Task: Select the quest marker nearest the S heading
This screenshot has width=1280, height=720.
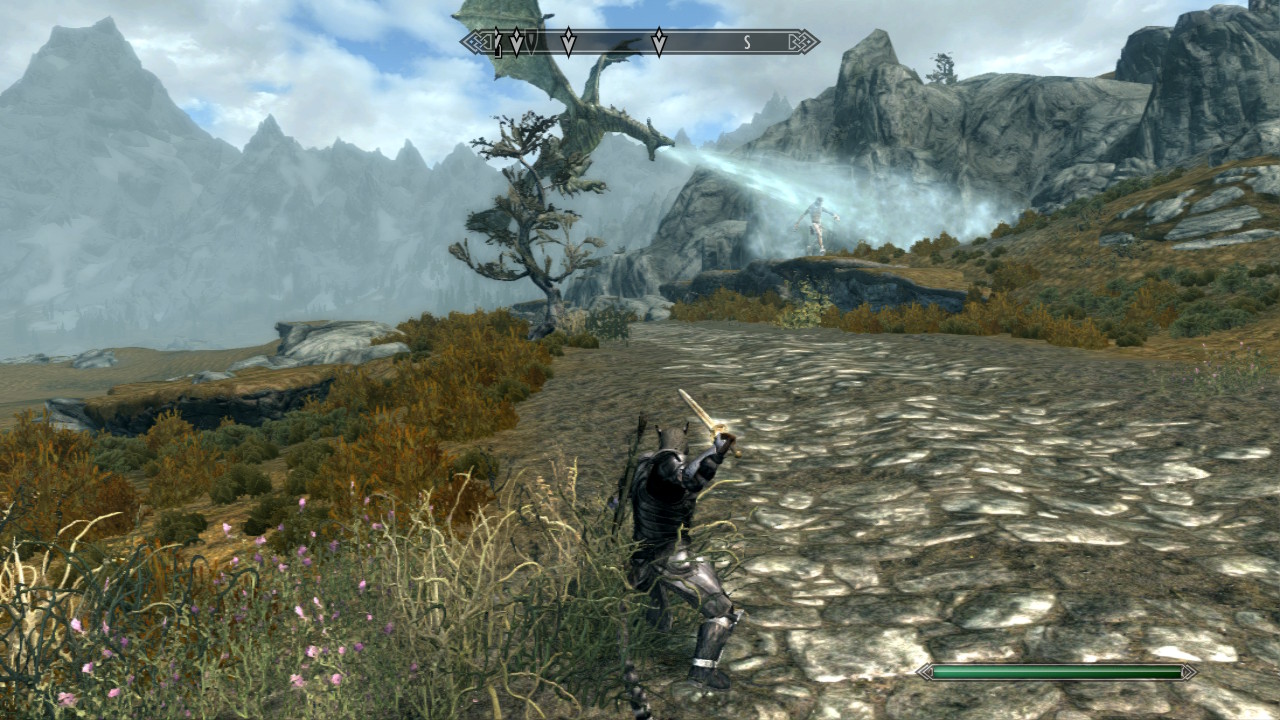Action: coord(659,42)
